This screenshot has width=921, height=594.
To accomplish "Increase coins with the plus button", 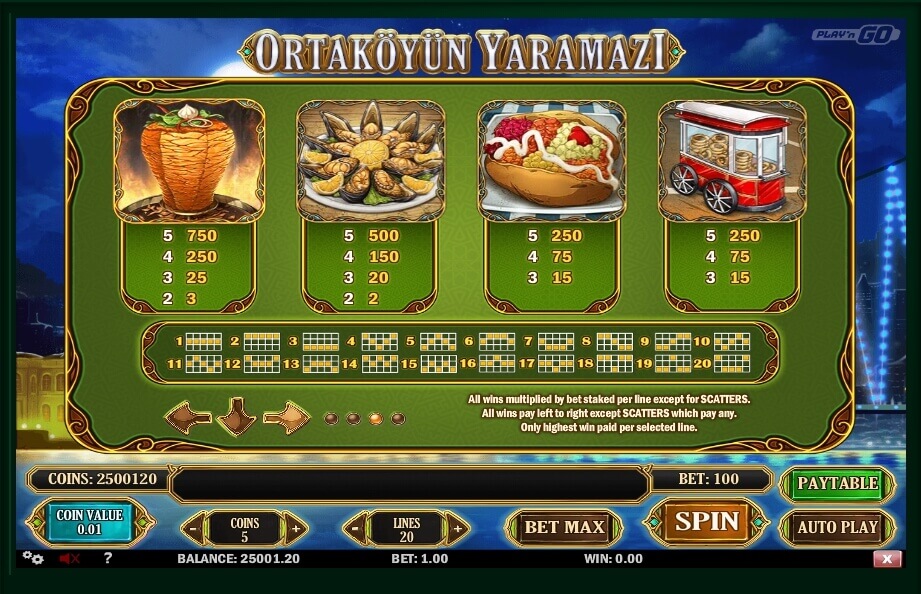I will [x=294, y=527].
